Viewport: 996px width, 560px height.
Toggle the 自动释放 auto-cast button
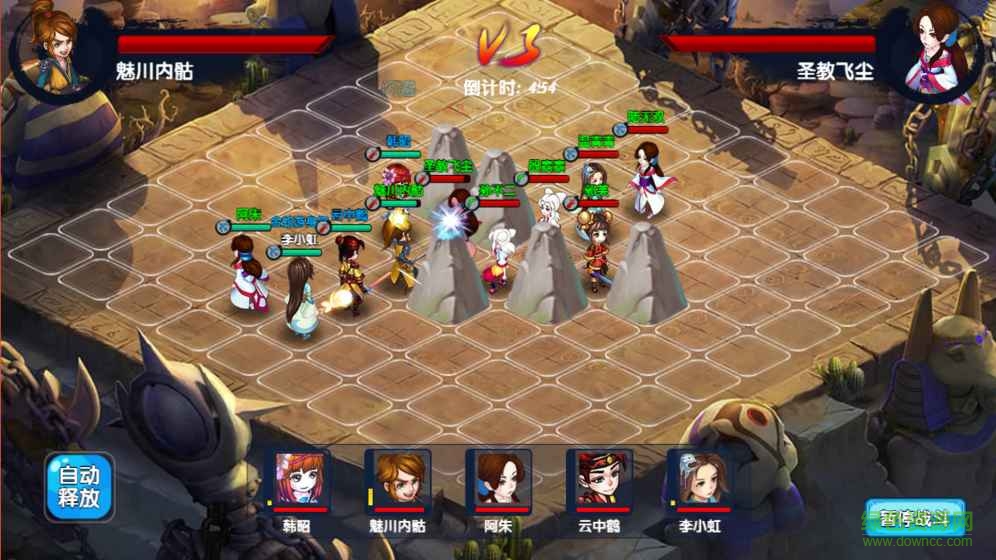pyautogui.click(x=80, y=487)
